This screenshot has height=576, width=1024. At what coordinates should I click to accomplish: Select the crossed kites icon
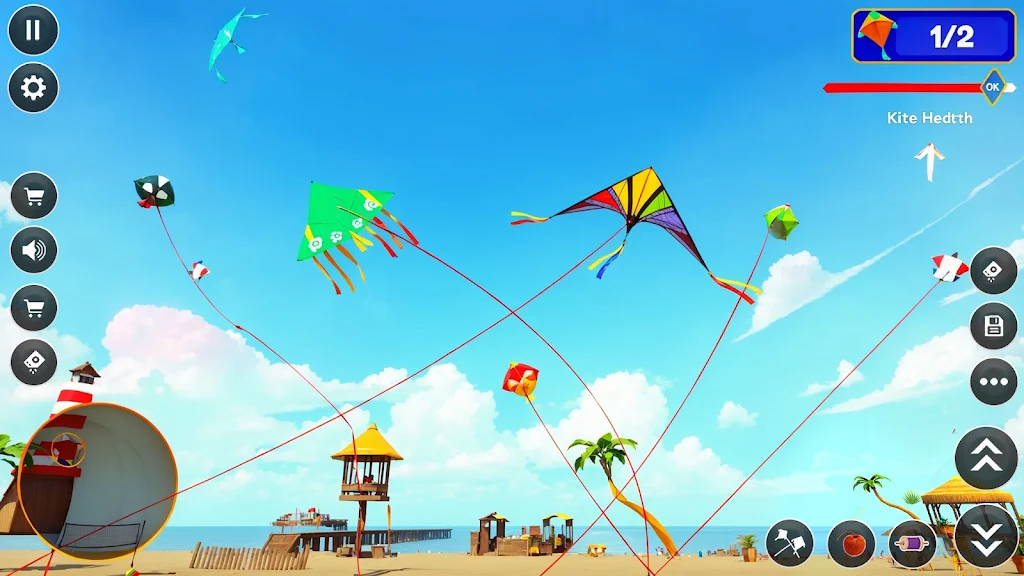[790, 544]
